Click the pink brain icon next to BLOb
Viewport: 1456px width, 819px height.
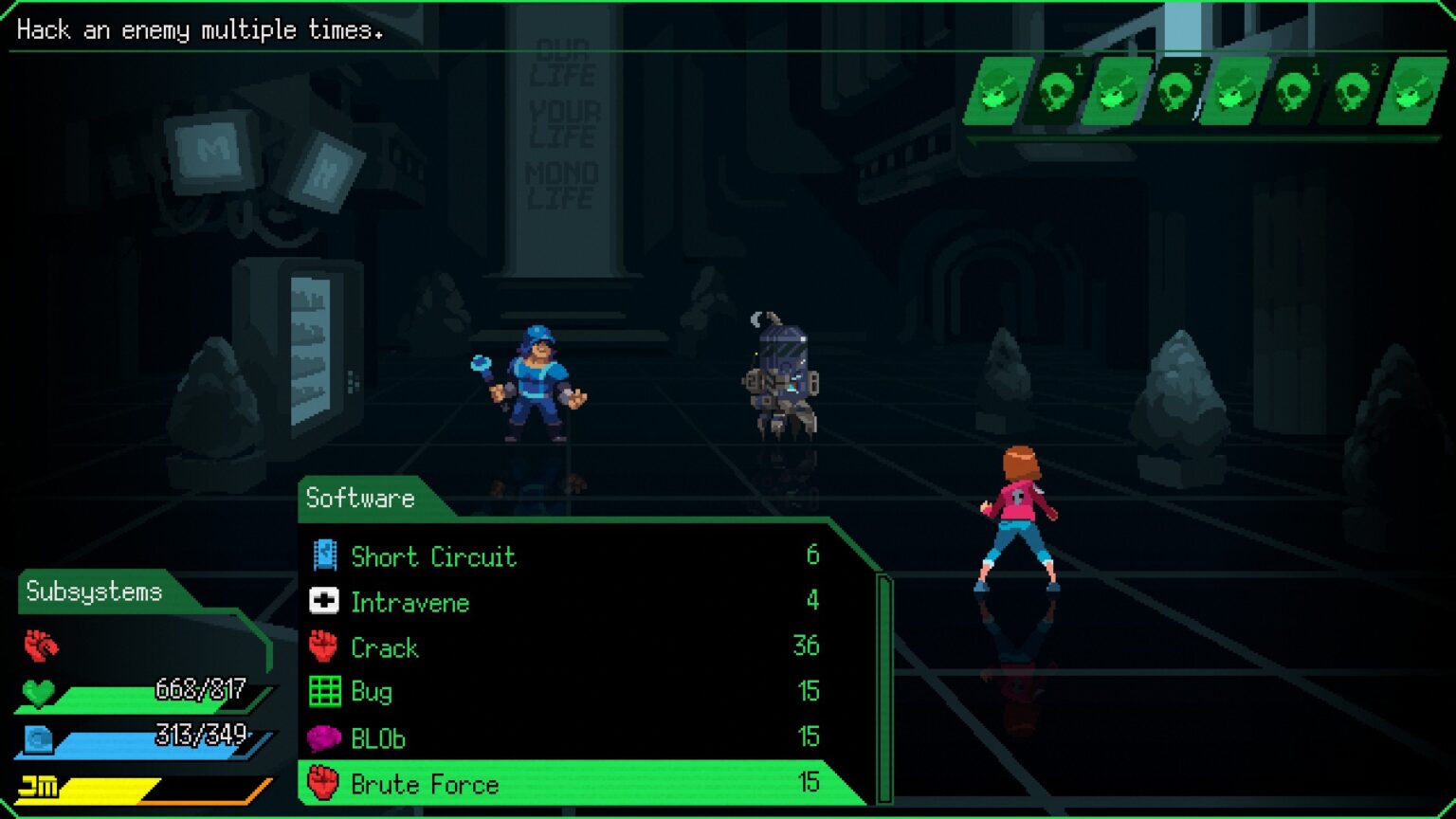[323, 737]
